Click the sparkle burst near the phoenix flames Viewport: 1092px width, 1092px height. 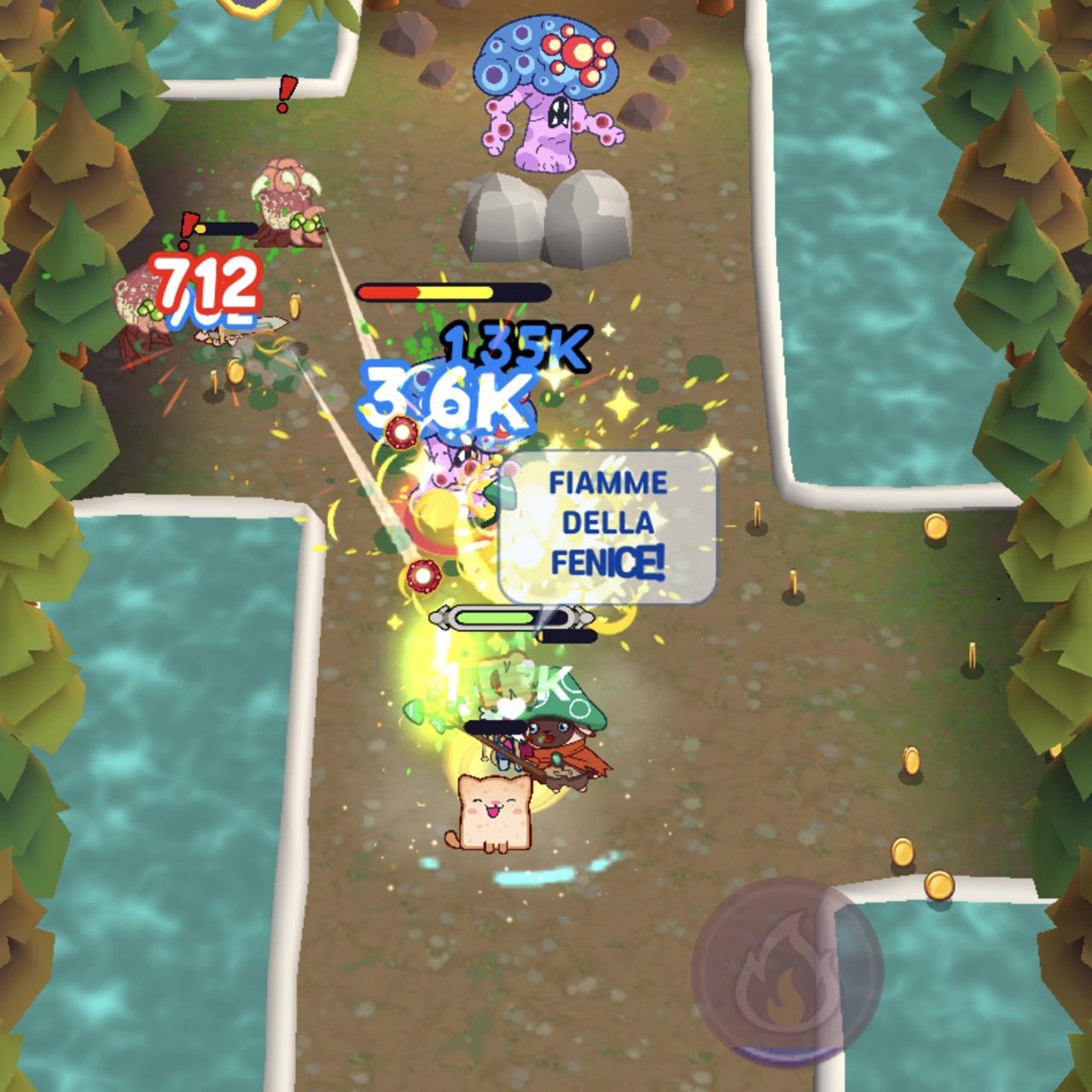pos(620,408)
